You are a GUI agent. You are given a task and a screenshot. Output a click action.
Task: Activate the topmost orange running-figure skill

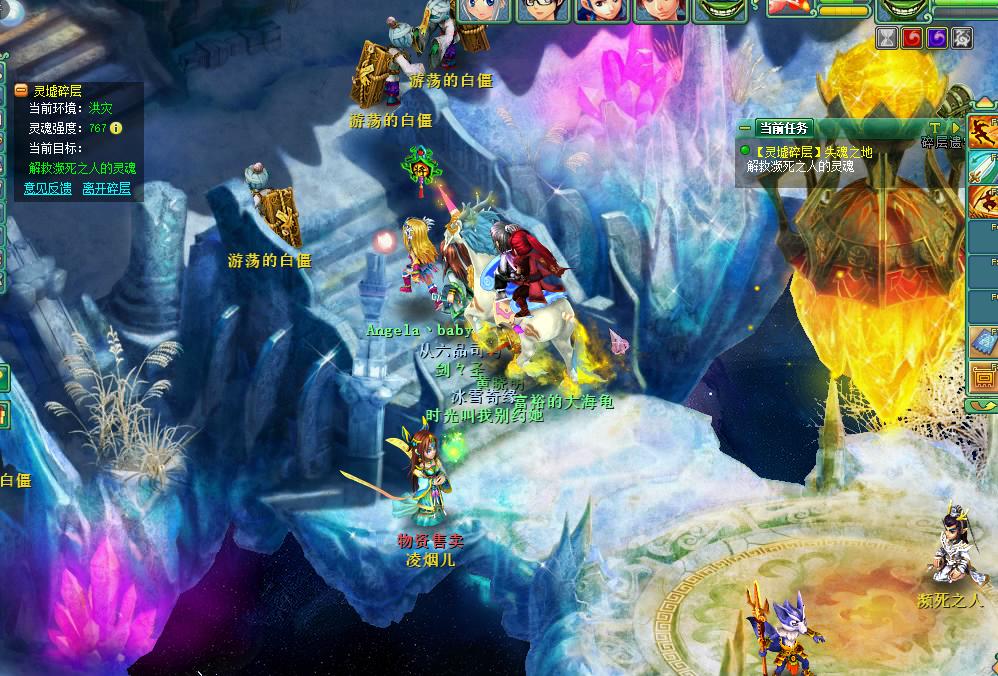[x=983, y=132]
